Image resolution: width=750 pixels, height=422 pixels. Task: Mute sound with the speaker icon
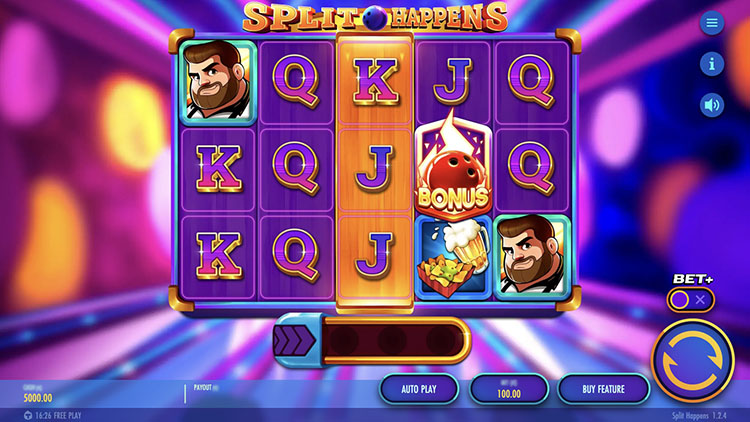click(x=712, y=105)
